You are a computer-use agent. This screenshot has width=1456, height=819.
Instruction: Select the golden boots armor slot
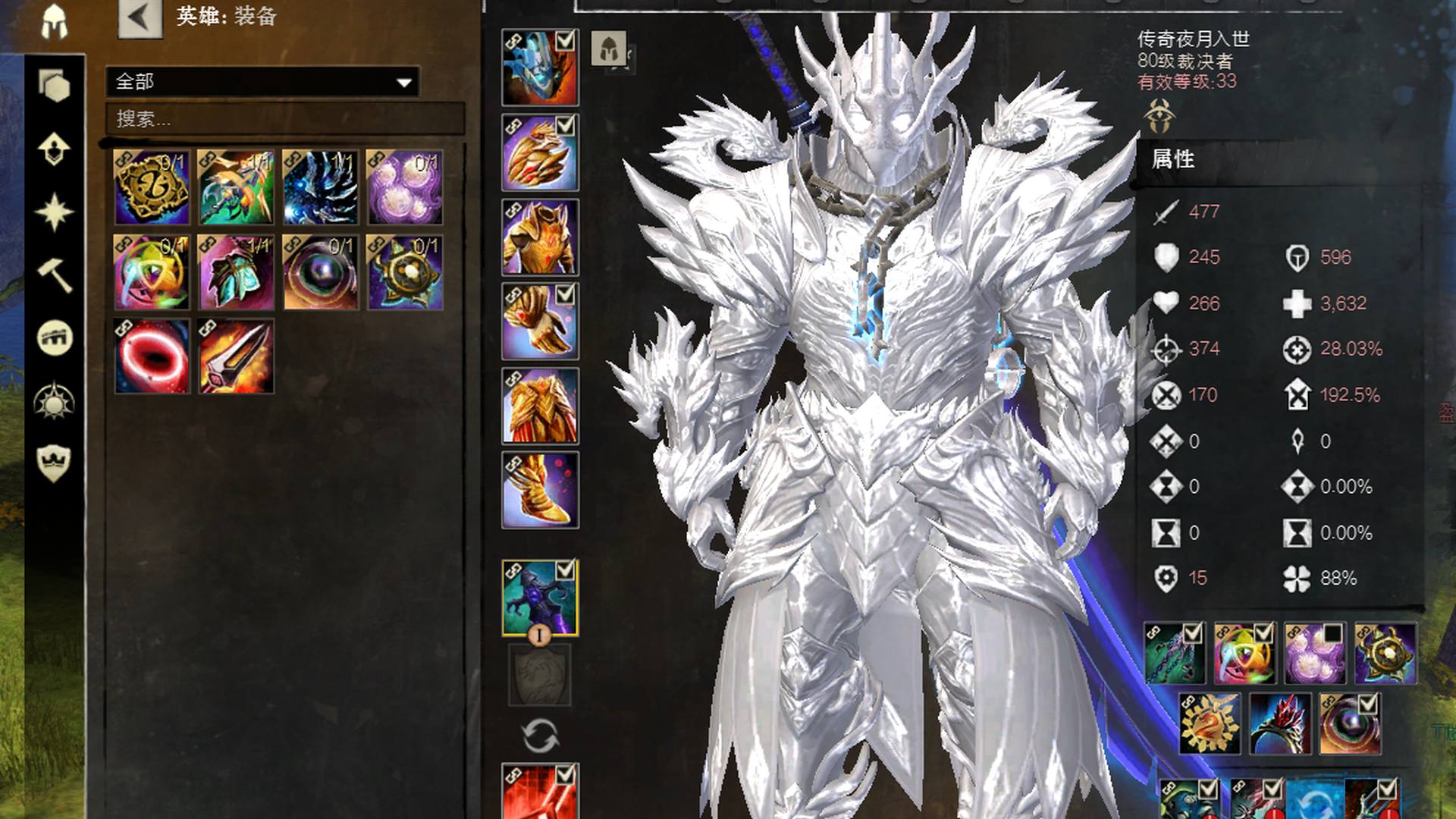(540, 491)
